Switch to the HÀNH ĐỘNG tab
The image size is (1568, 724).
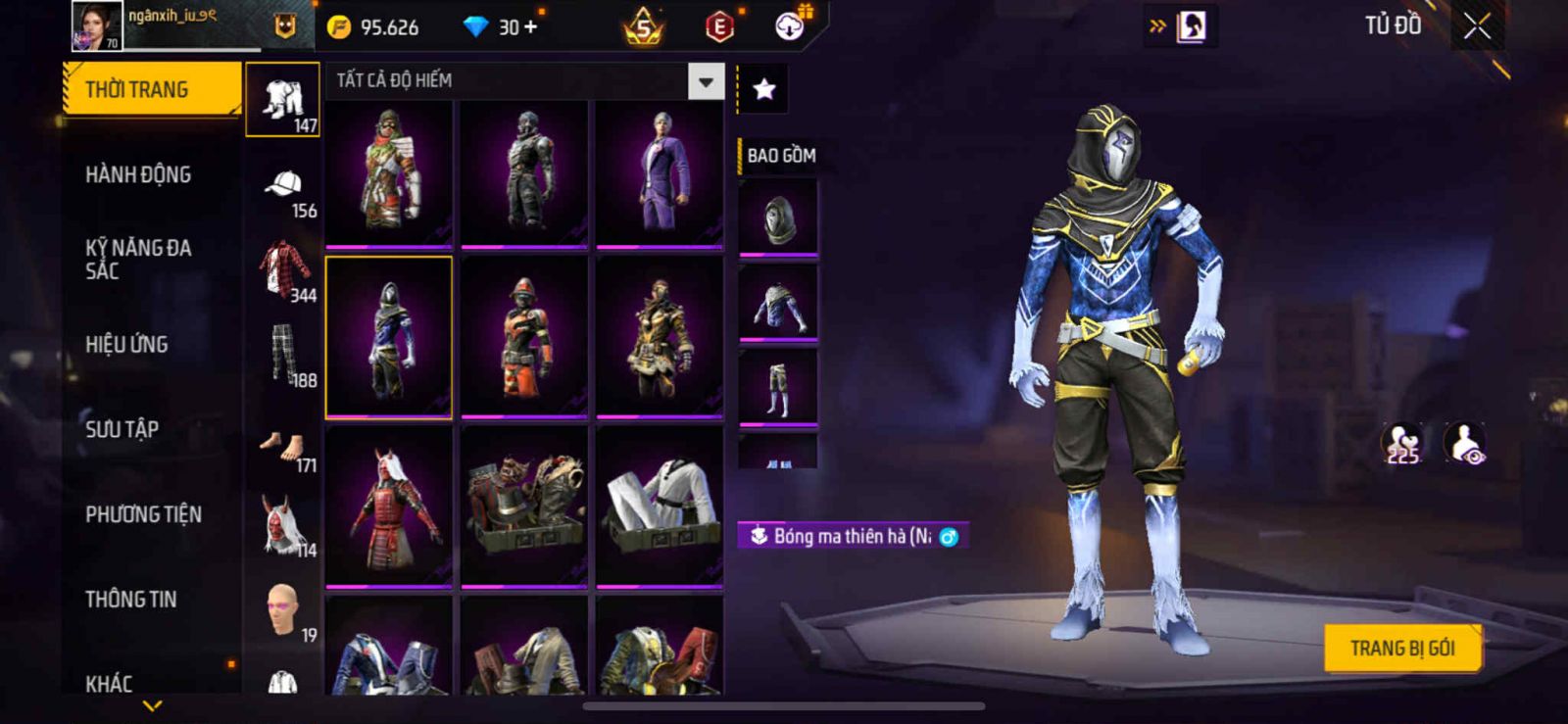point(138,175)
